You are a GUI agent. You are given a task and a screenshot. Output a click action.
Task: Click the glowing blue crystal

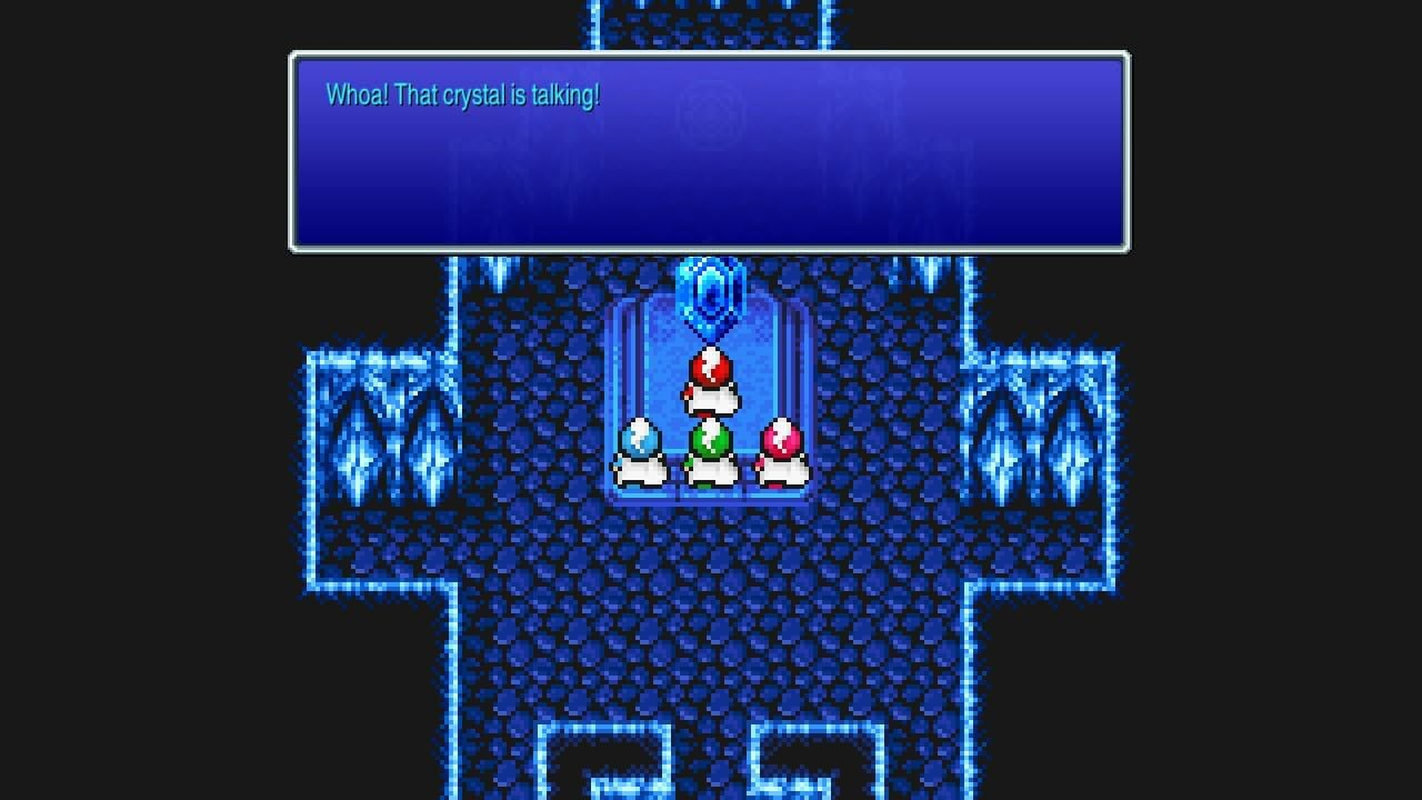click(711, 292)
